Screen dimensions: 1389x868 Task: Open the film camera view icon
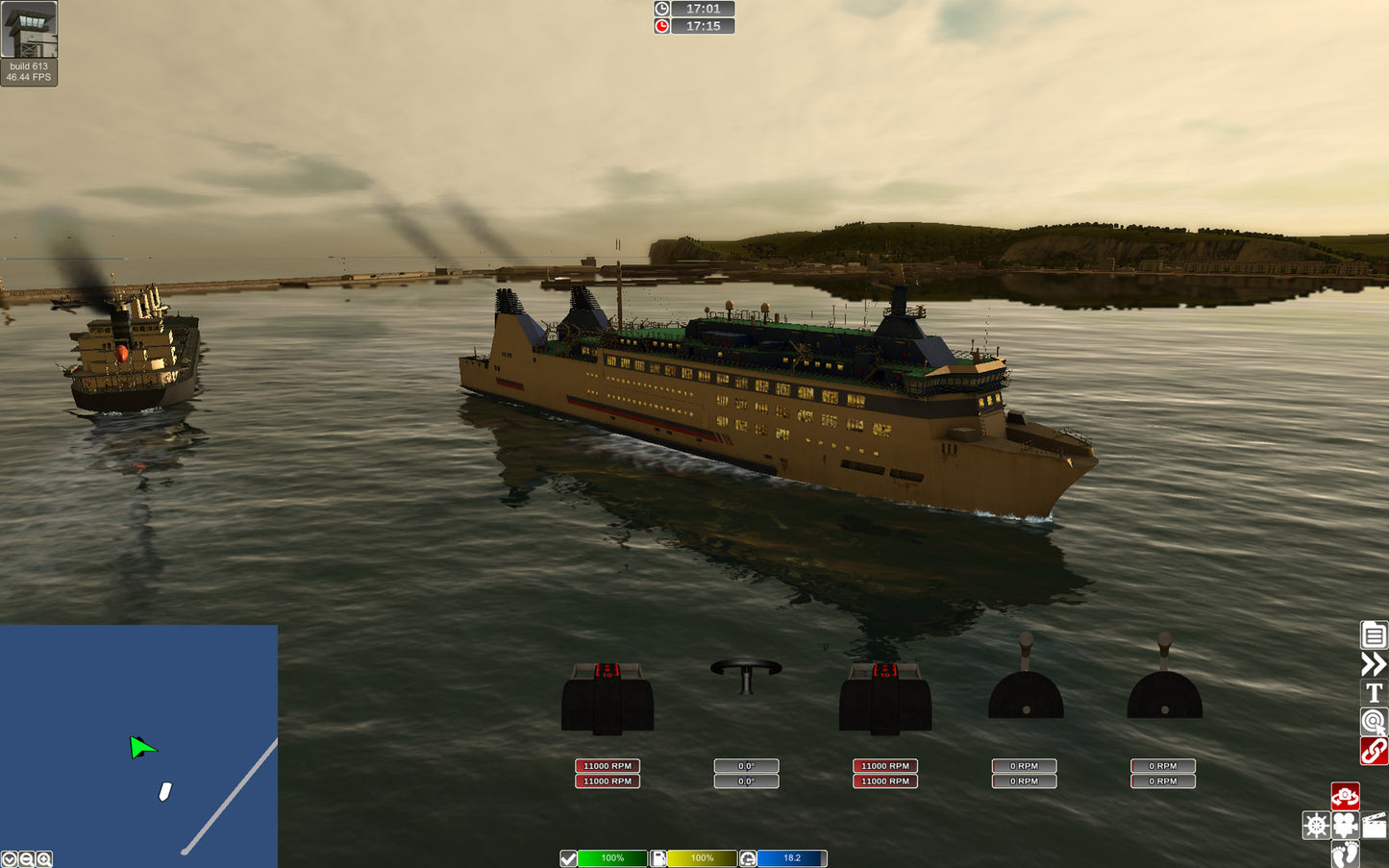1345,825
